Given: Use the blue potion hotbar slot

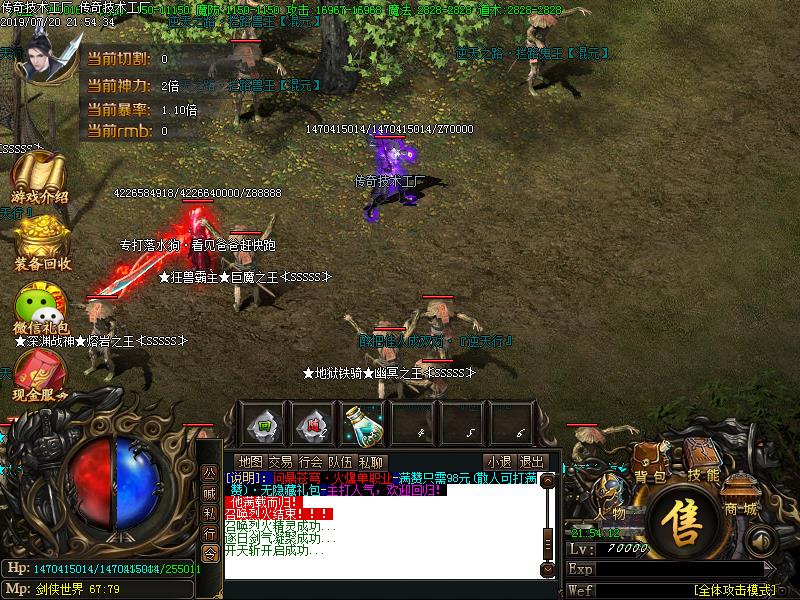Looking at the screenshot, I should tap(365, 425).
